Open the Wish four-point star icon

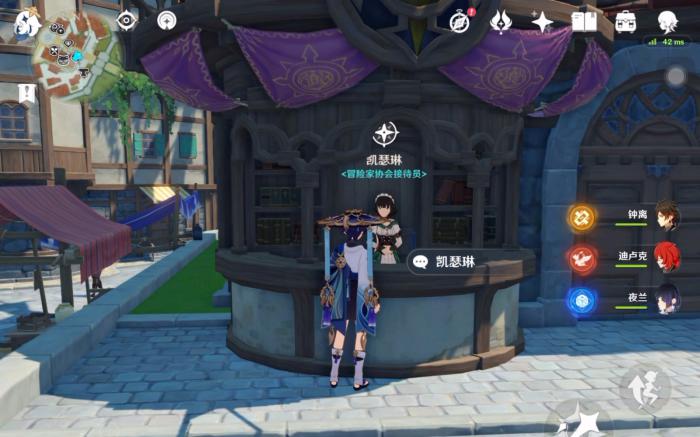click(x=542, y=21)
